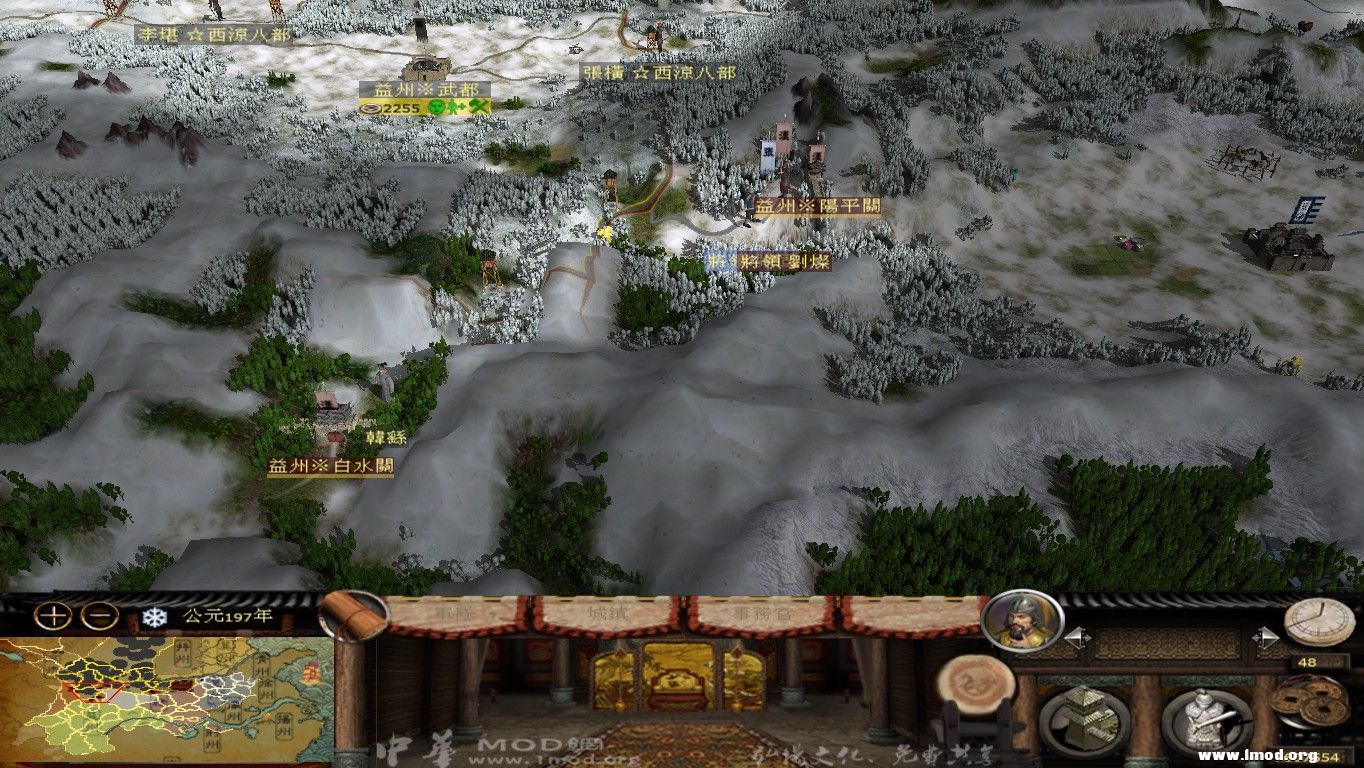Open the recruitment soldier statue icon
This screenshot has height=768, width=1364.
[x=1208, y=718]
